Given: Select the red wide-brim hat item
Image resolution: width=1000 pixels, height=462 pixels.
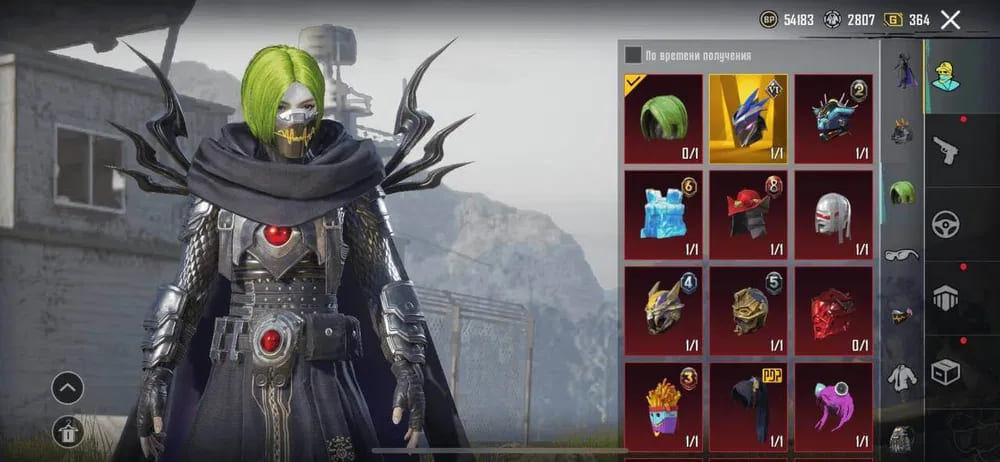Looking at the screenshot, I should coord(748,214).
